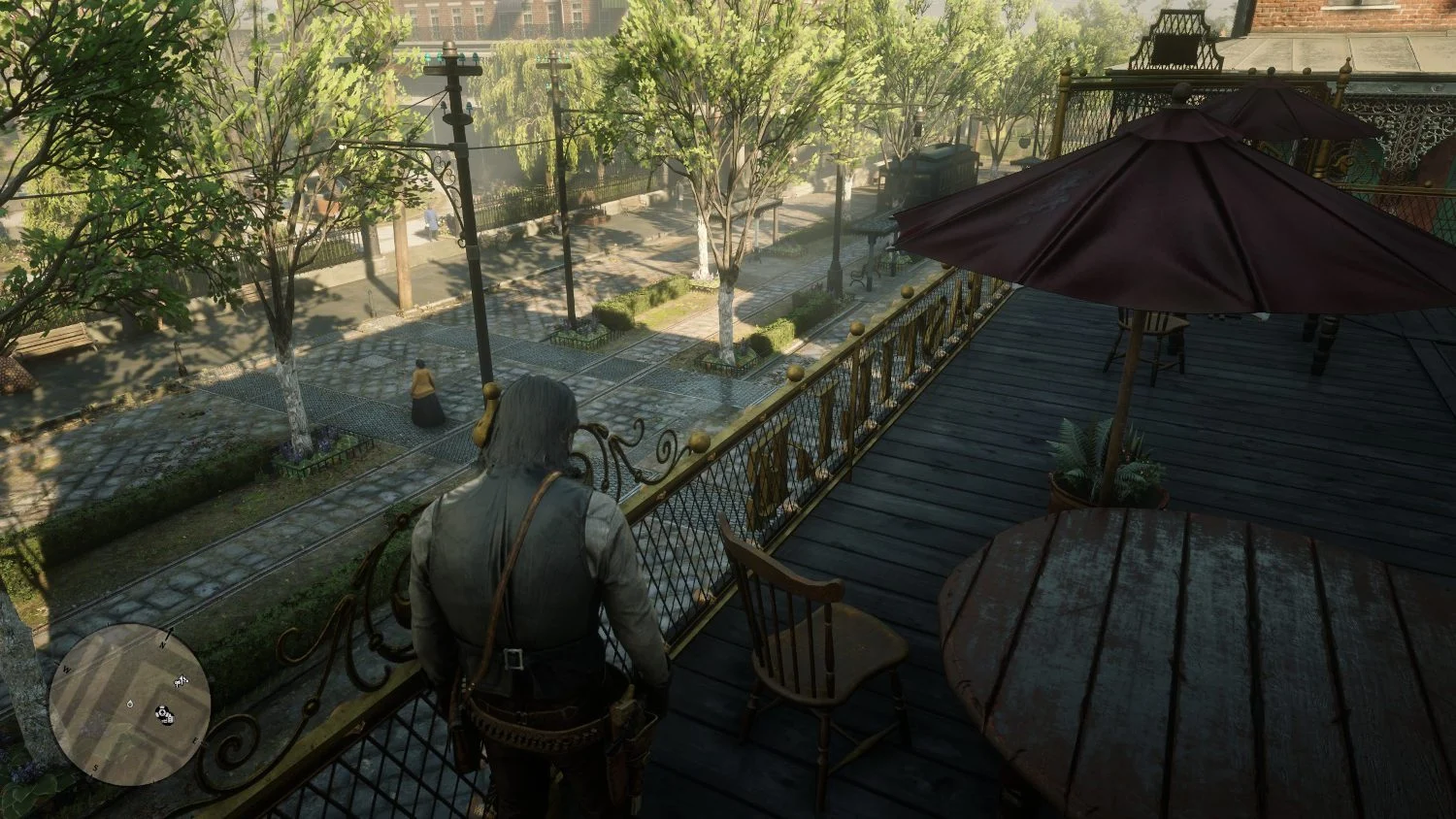Click the white marker near the minimap's east edge
This screenshot has width=1456, height=819.
[180, 683]
